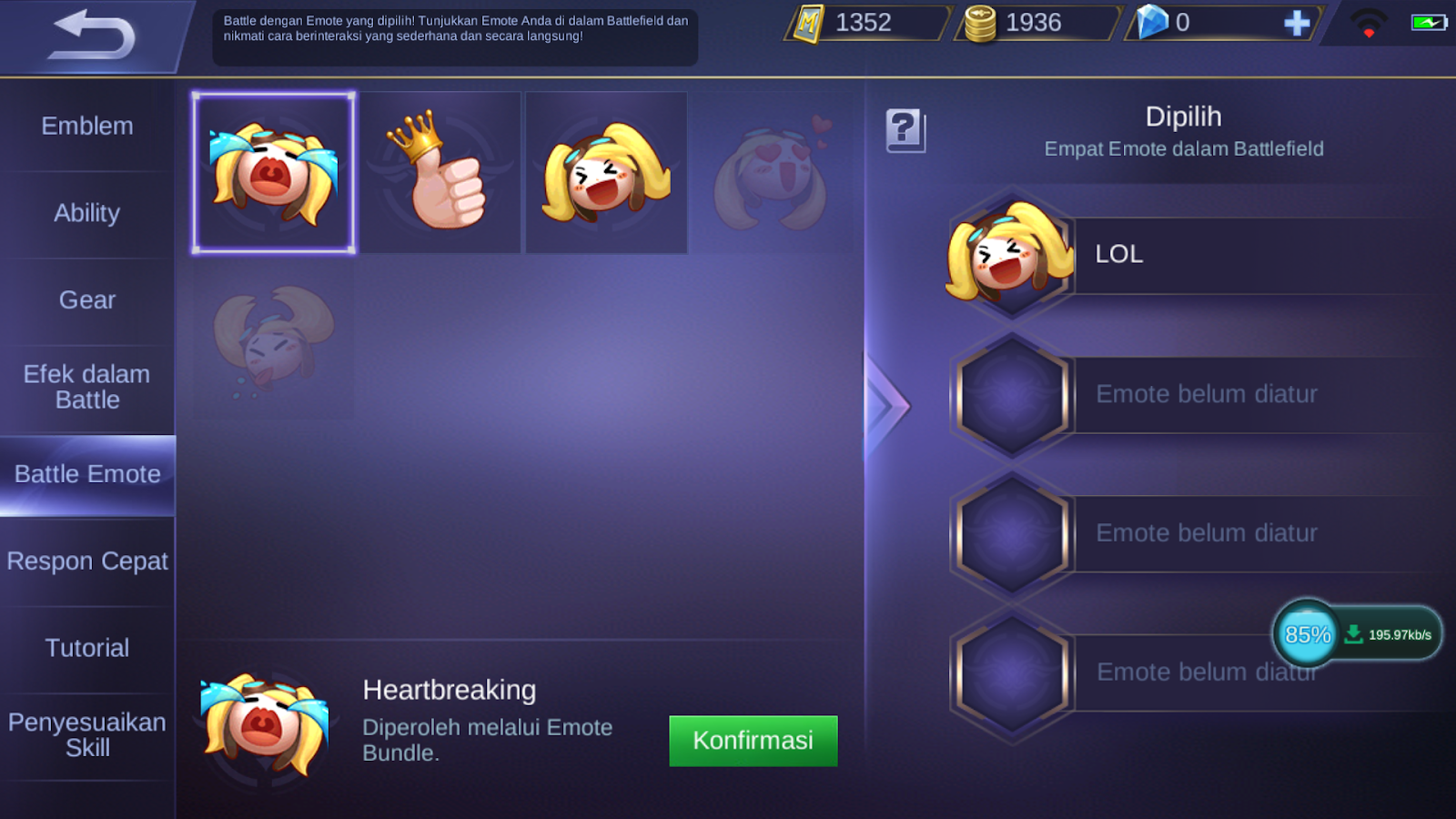
Task: Select the tongue-out dizzy emote
Action: pyautogui.click(x=272, y=344)
